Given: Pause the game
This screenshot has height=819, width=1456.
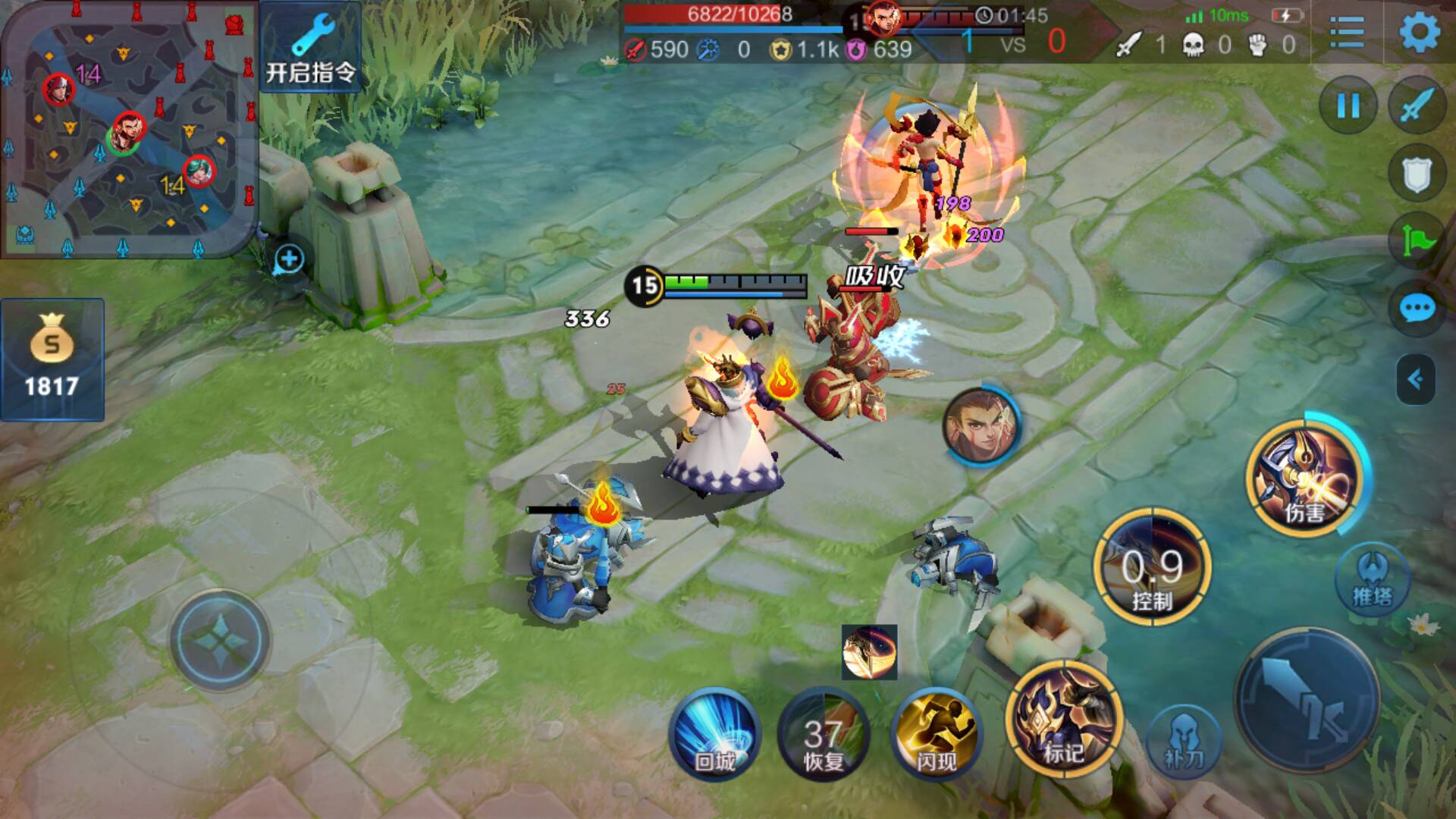Looking at the screenshot, I should click(x=1348, y=105).
